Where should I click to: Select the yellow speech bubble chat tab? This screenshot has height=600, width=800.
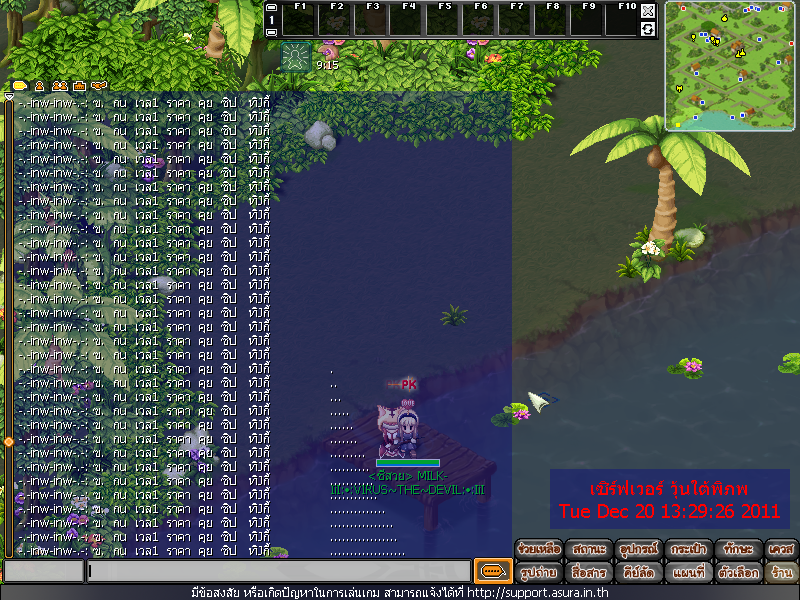(x=20, y=86)
